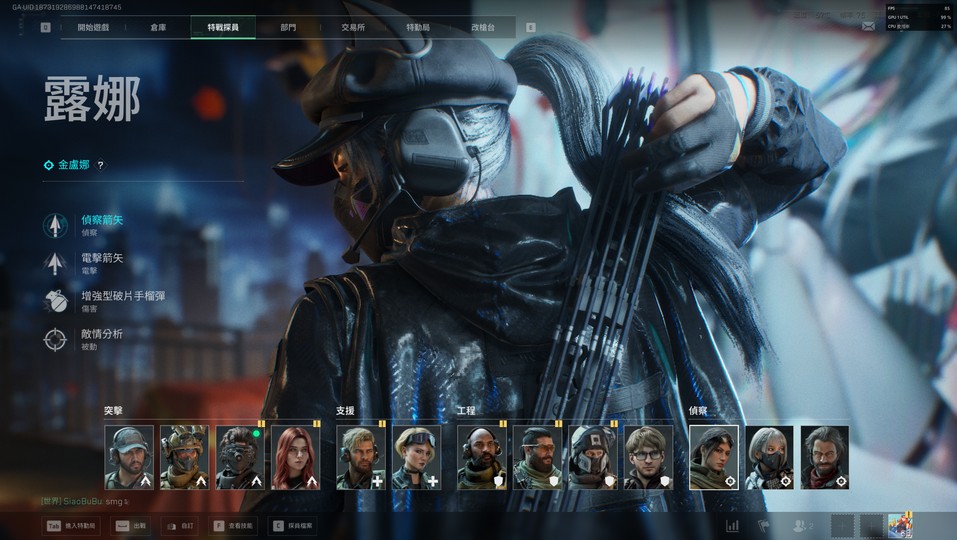Select the bald bearded engineer operator
The height and width of the screenshot is (540, 957).
[x=482, y=457]
